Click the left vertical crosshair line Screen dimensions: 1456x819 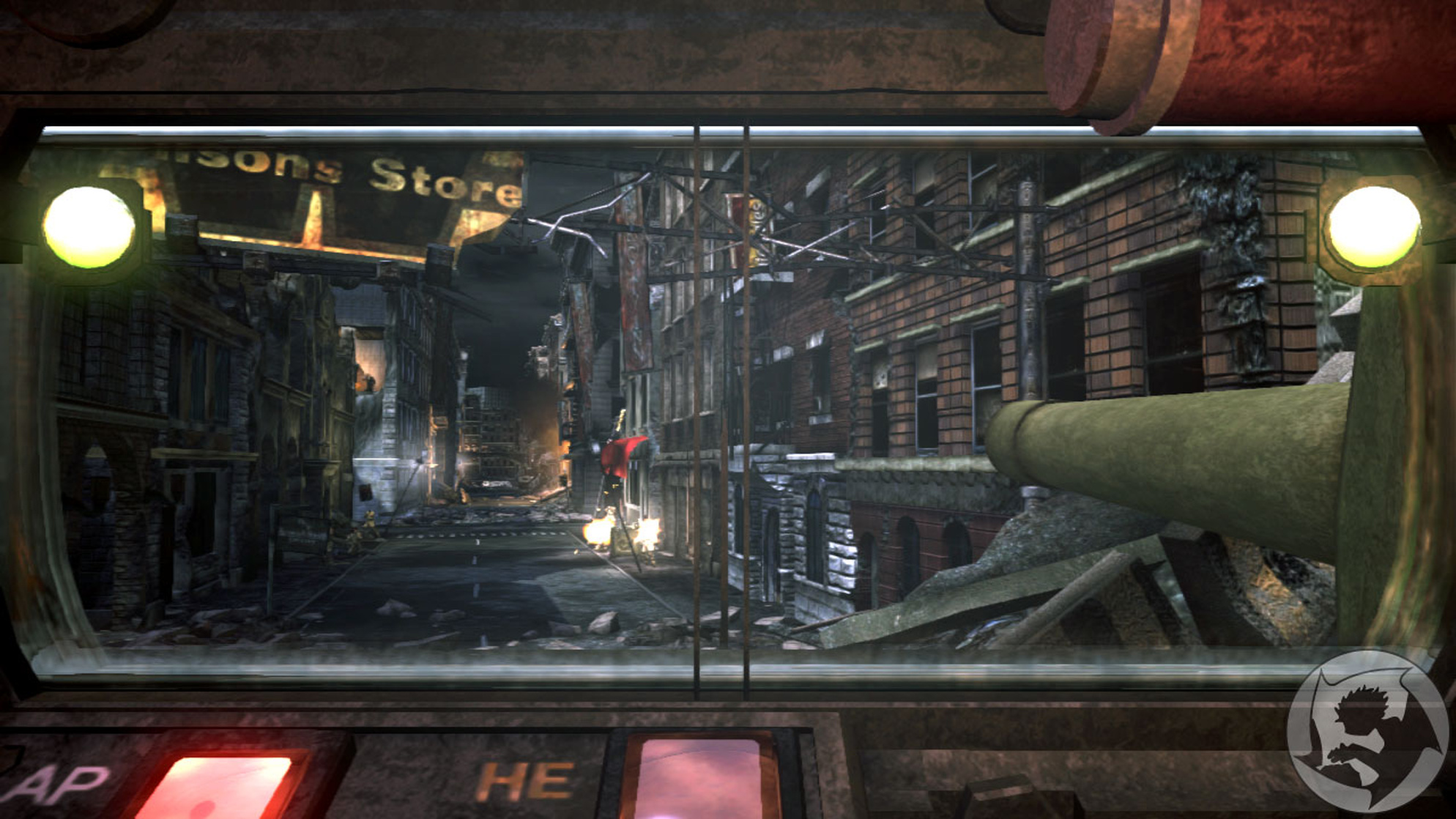(x=697, y=403)
